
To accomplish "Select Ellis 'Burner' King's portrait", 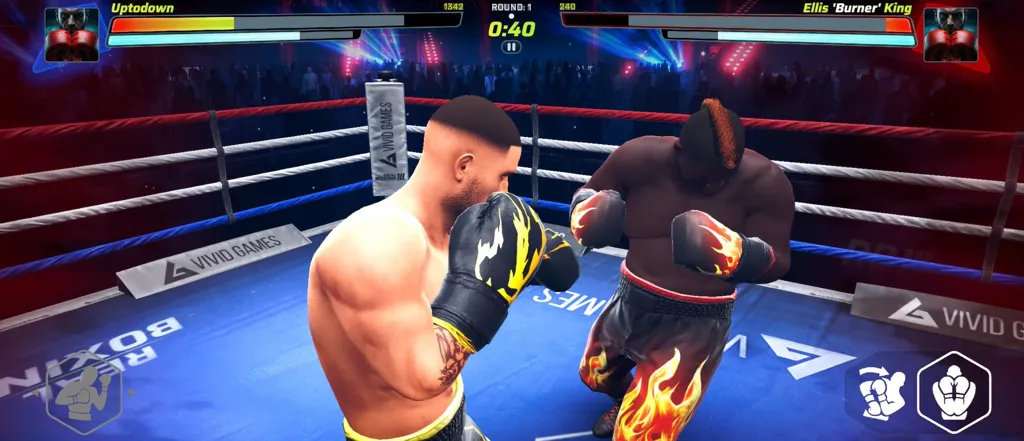I will (x=950, y=35).
